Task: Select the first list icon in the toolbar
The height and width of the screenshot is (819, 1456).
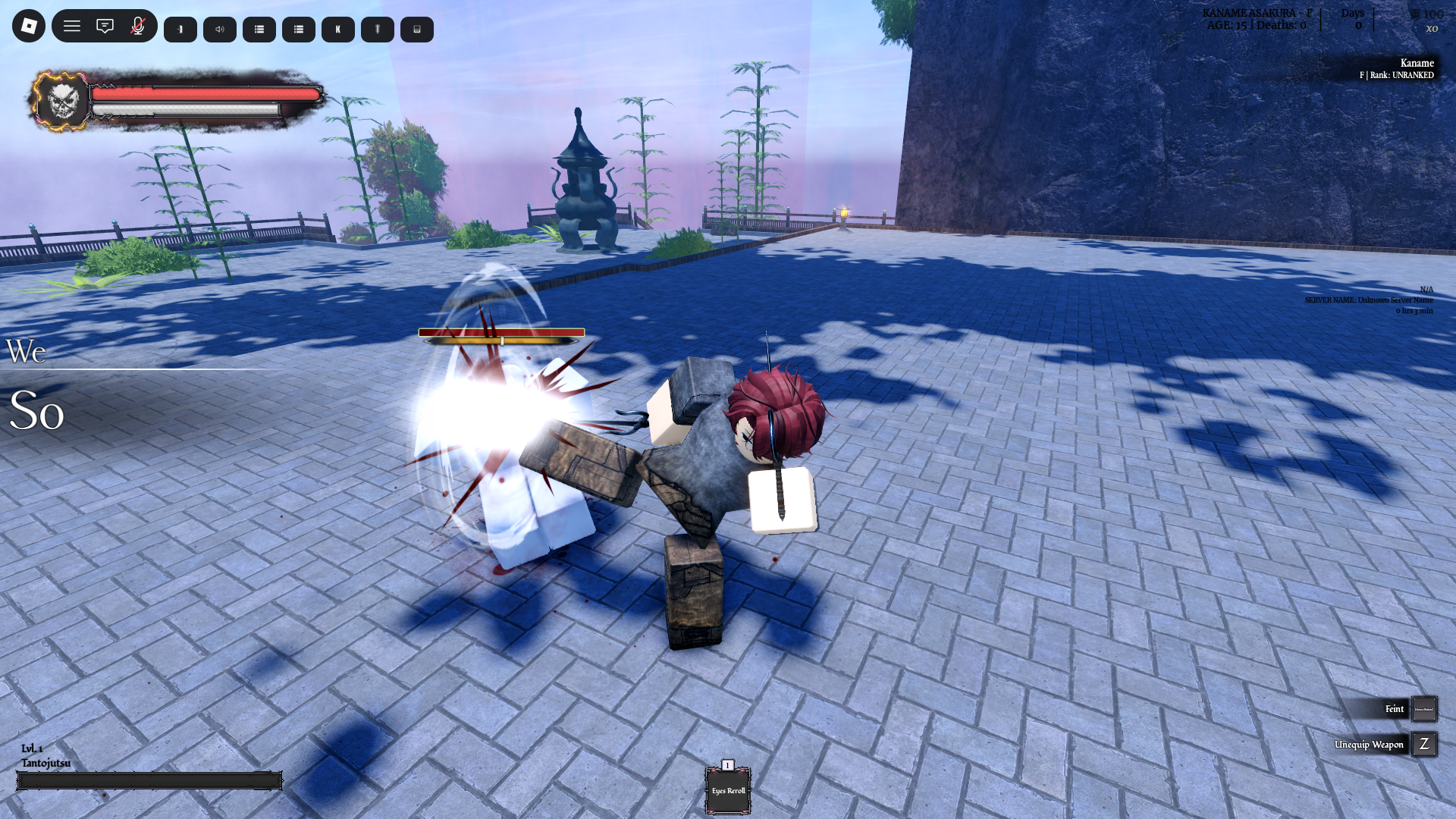Action: coord(259,29)
